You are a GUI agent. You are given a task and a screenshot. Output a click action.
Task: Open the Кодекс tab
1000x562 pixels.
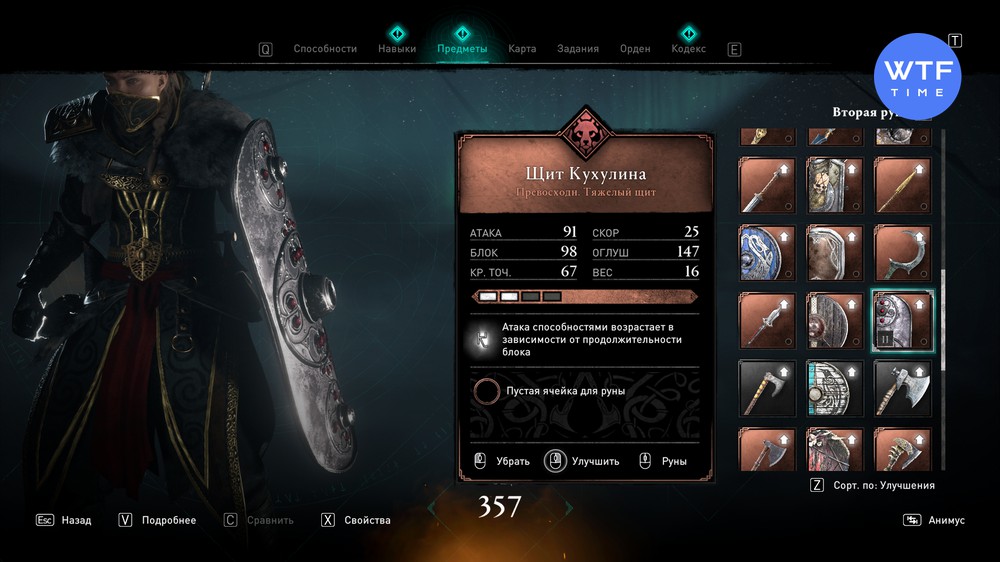pyautogui.click(x=688, y=49)
